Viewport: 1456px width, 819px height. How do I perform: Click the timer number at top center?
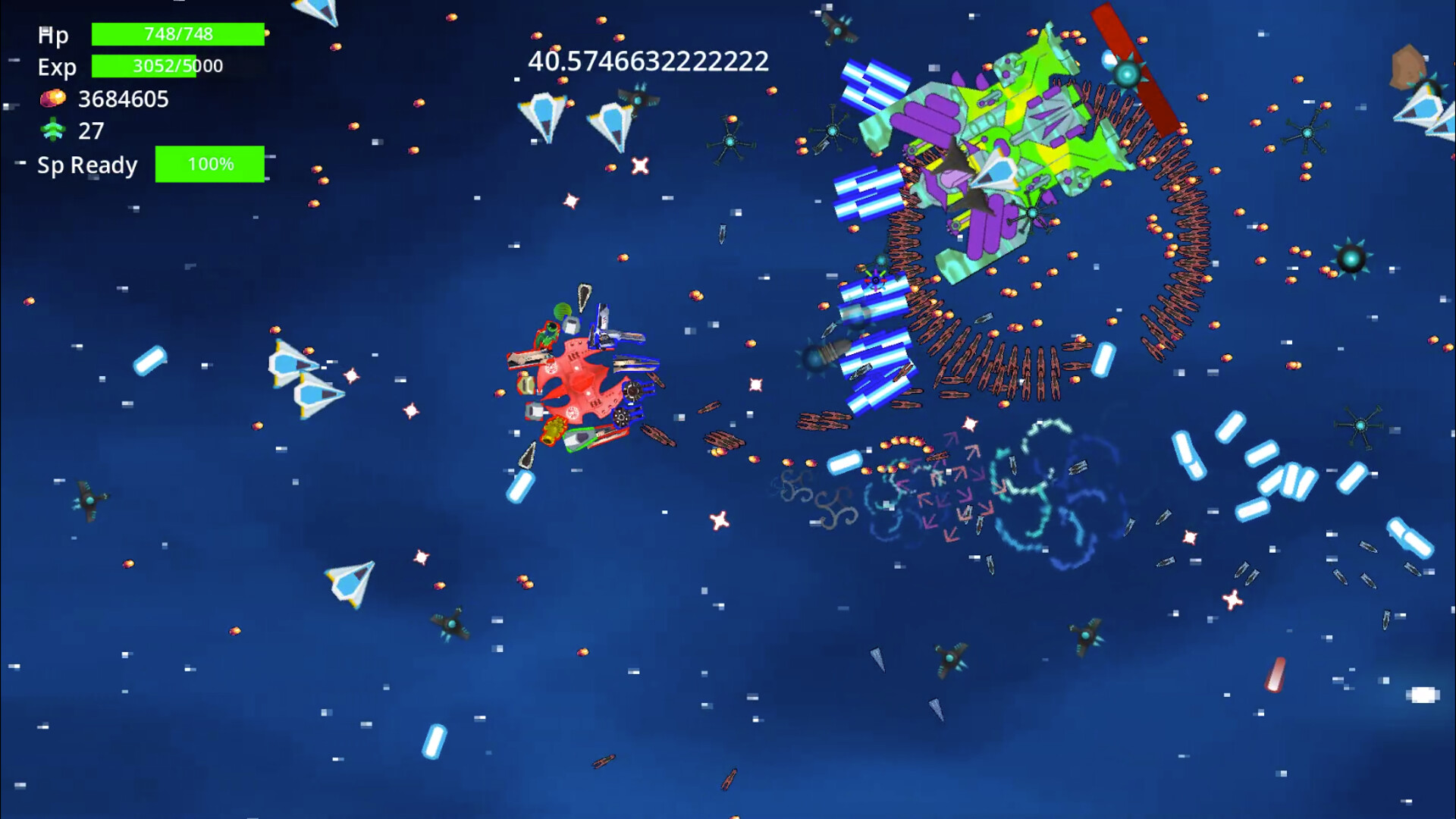648,61
